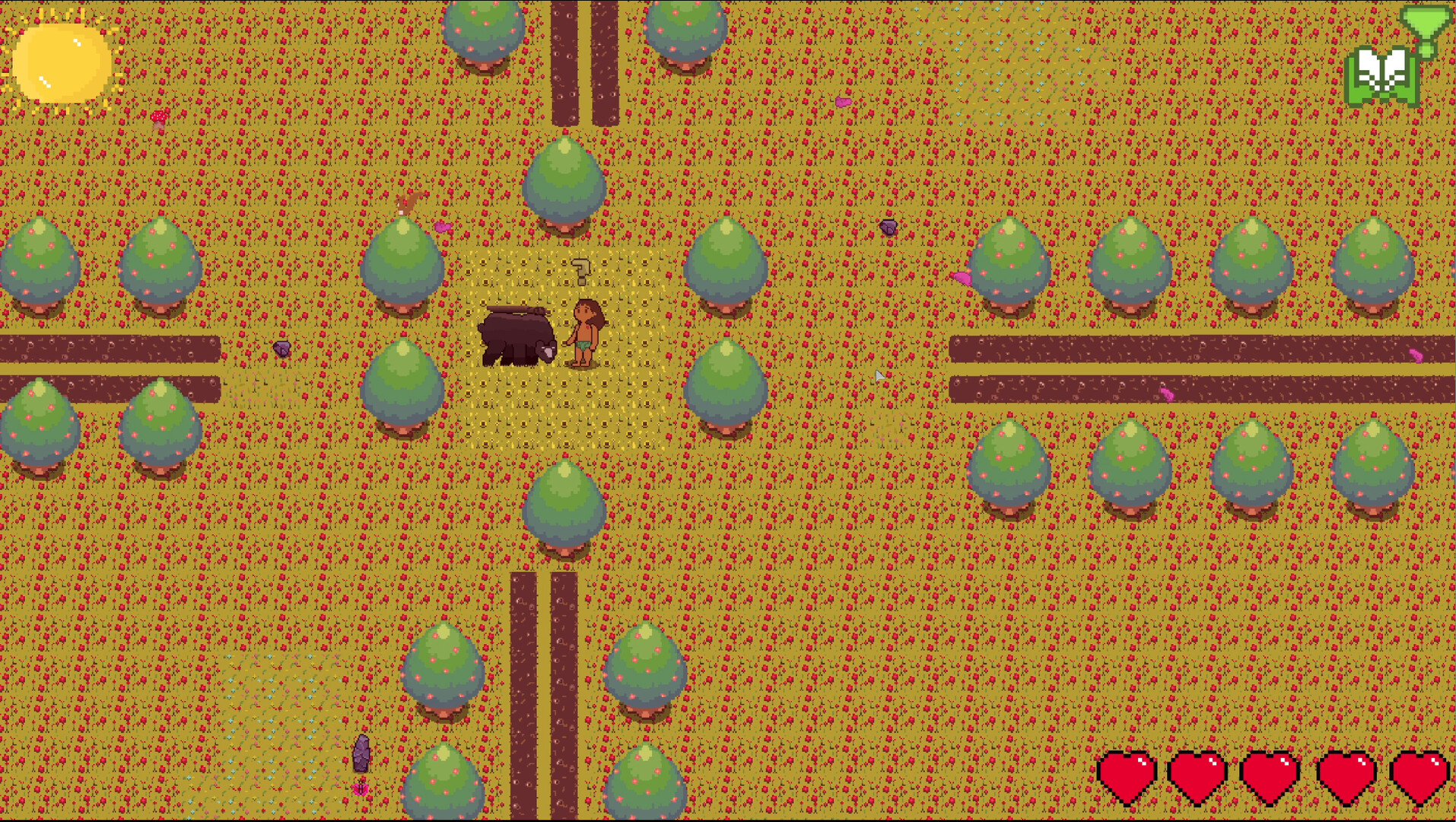Click the tree at the top of the clearing
The image size is (1456, 822).
tap(566, 183)
